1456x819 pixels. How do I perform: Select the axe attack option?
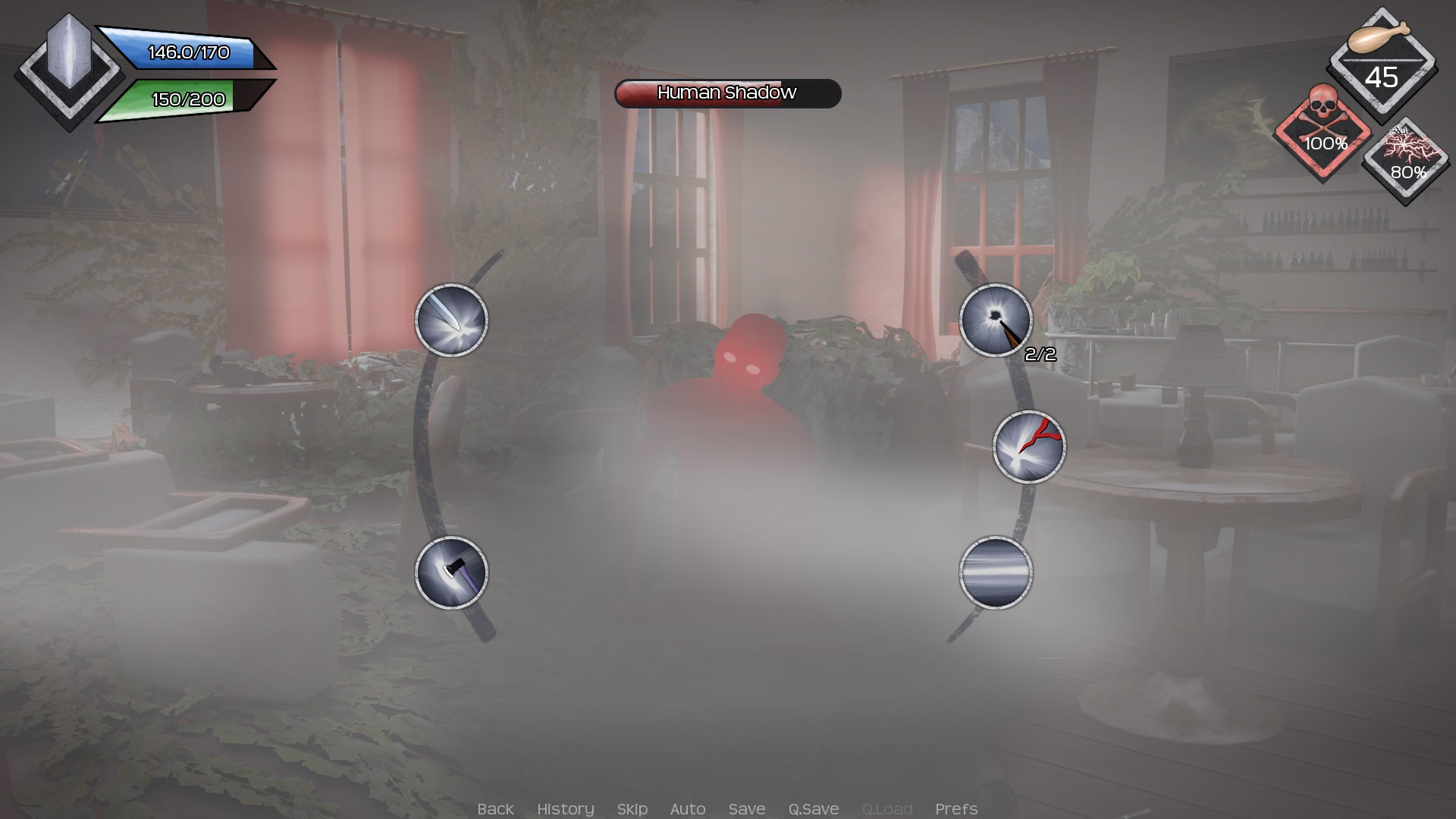click(452, 574)
